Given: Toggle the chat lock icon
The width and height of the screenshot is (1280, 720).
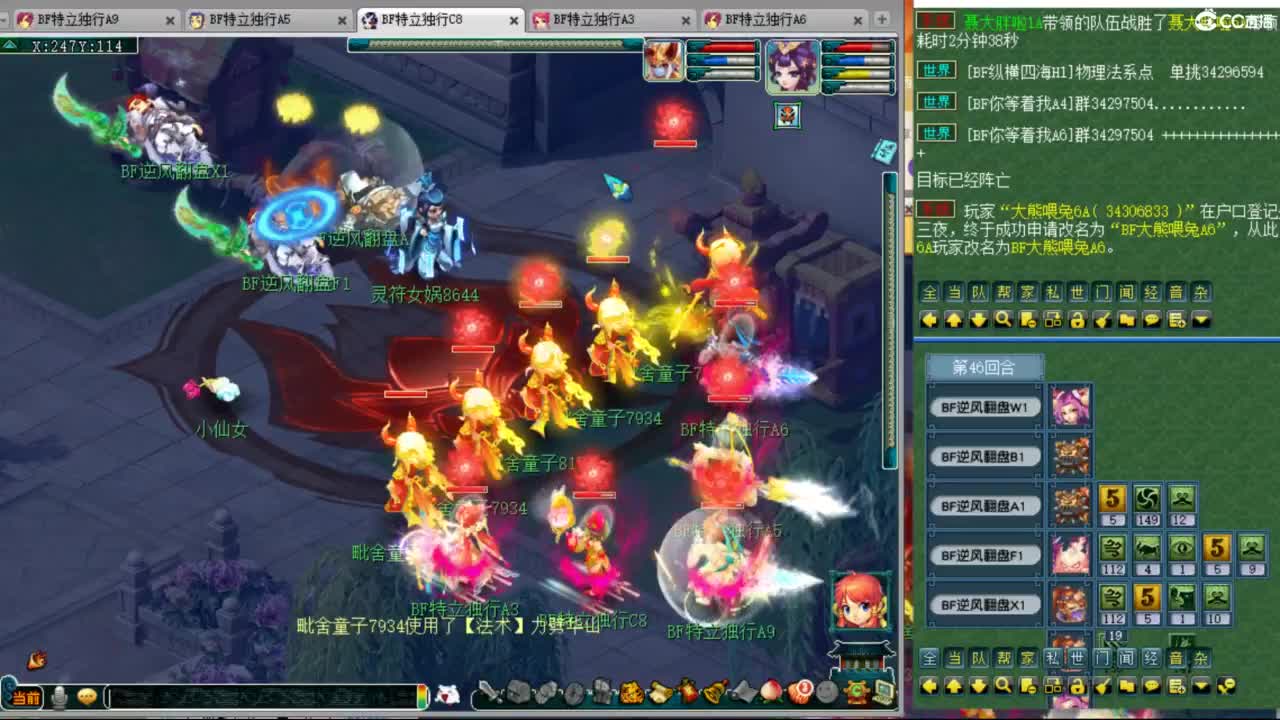Looking at the screenshot, I should pyautogui.click(x=1076, y=320).
